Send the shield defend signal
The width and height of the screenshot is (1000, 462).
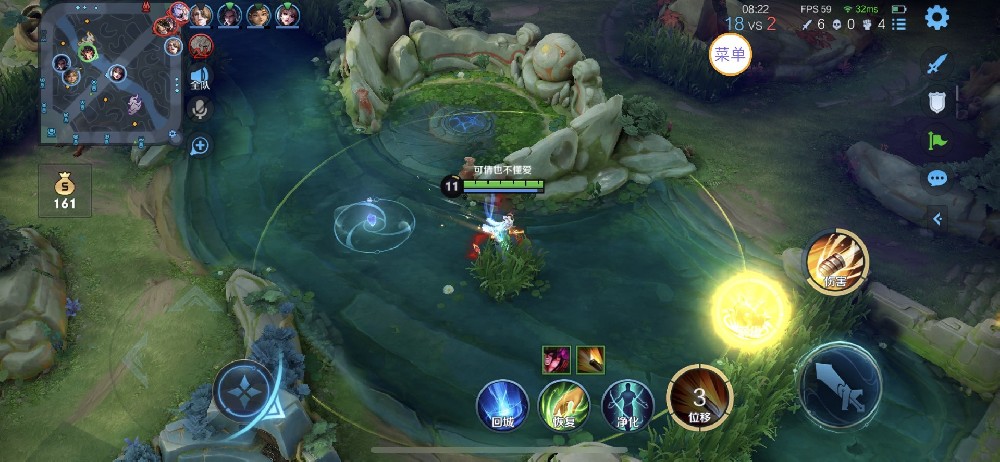(937, 102)
